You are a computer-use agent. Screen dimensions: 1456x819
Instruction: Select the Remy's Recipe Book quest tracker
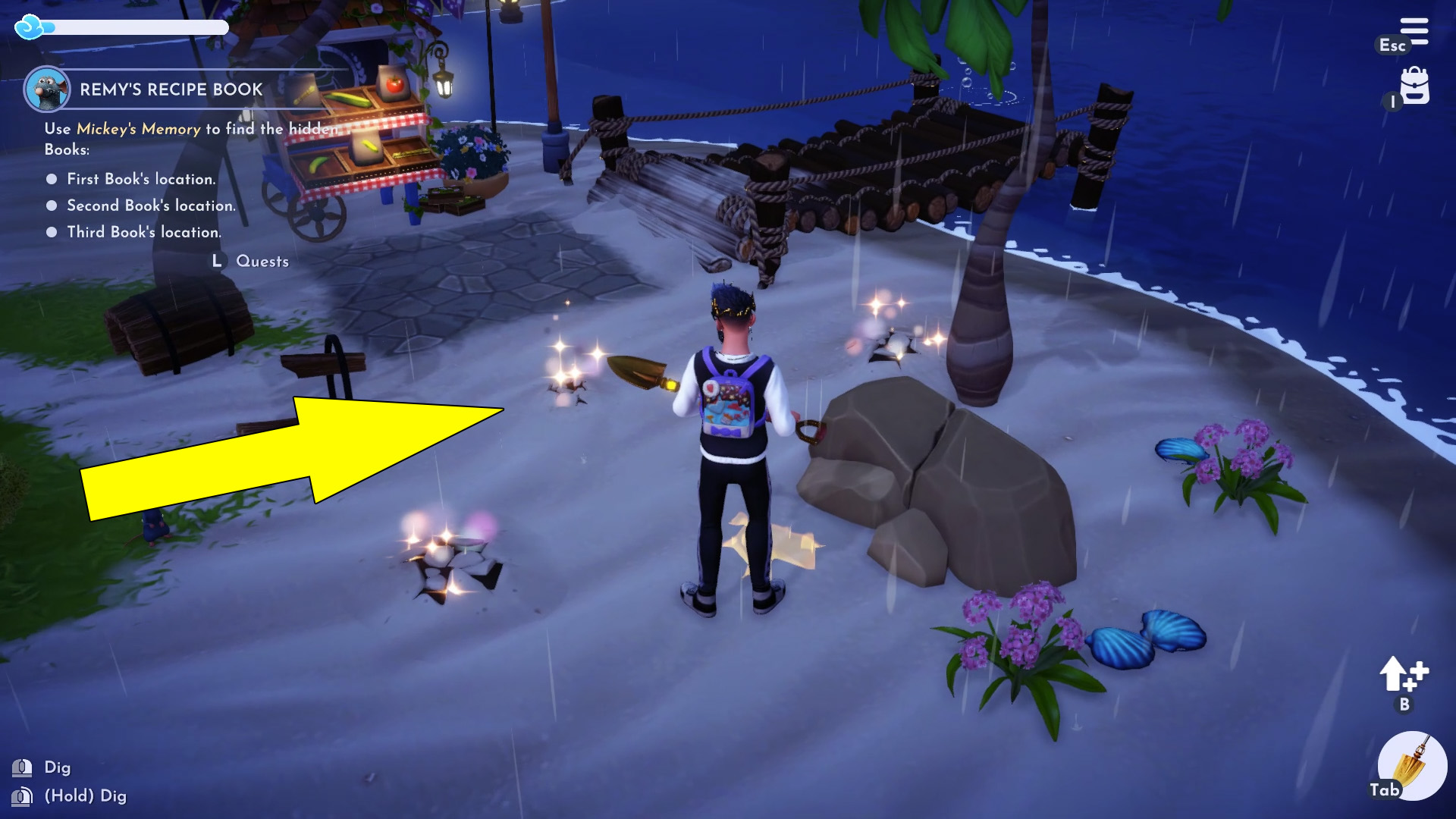coord(171,89)
